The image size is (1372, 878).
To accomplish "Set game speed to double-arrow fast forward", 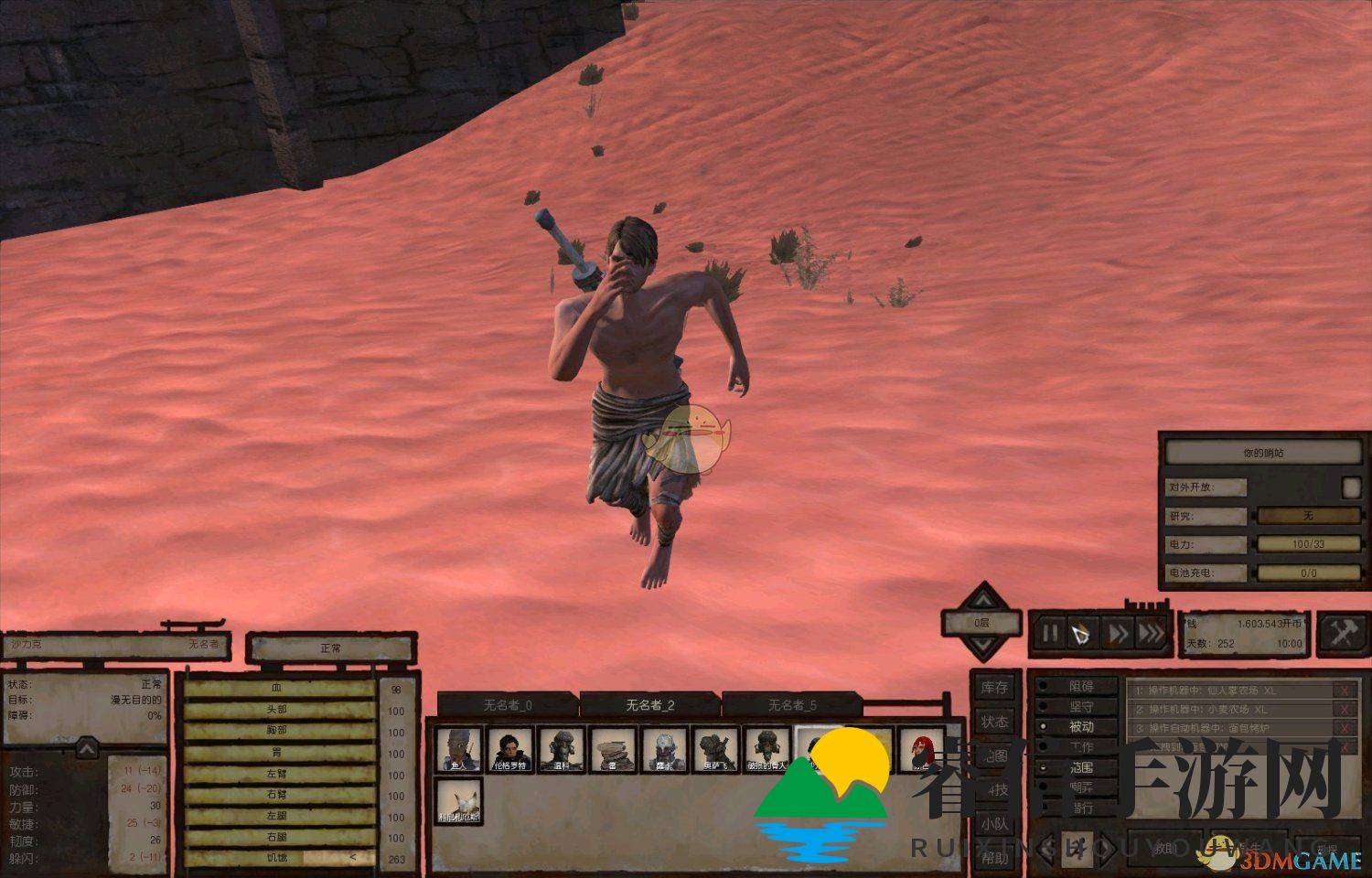I will (x=1118, y=633).
